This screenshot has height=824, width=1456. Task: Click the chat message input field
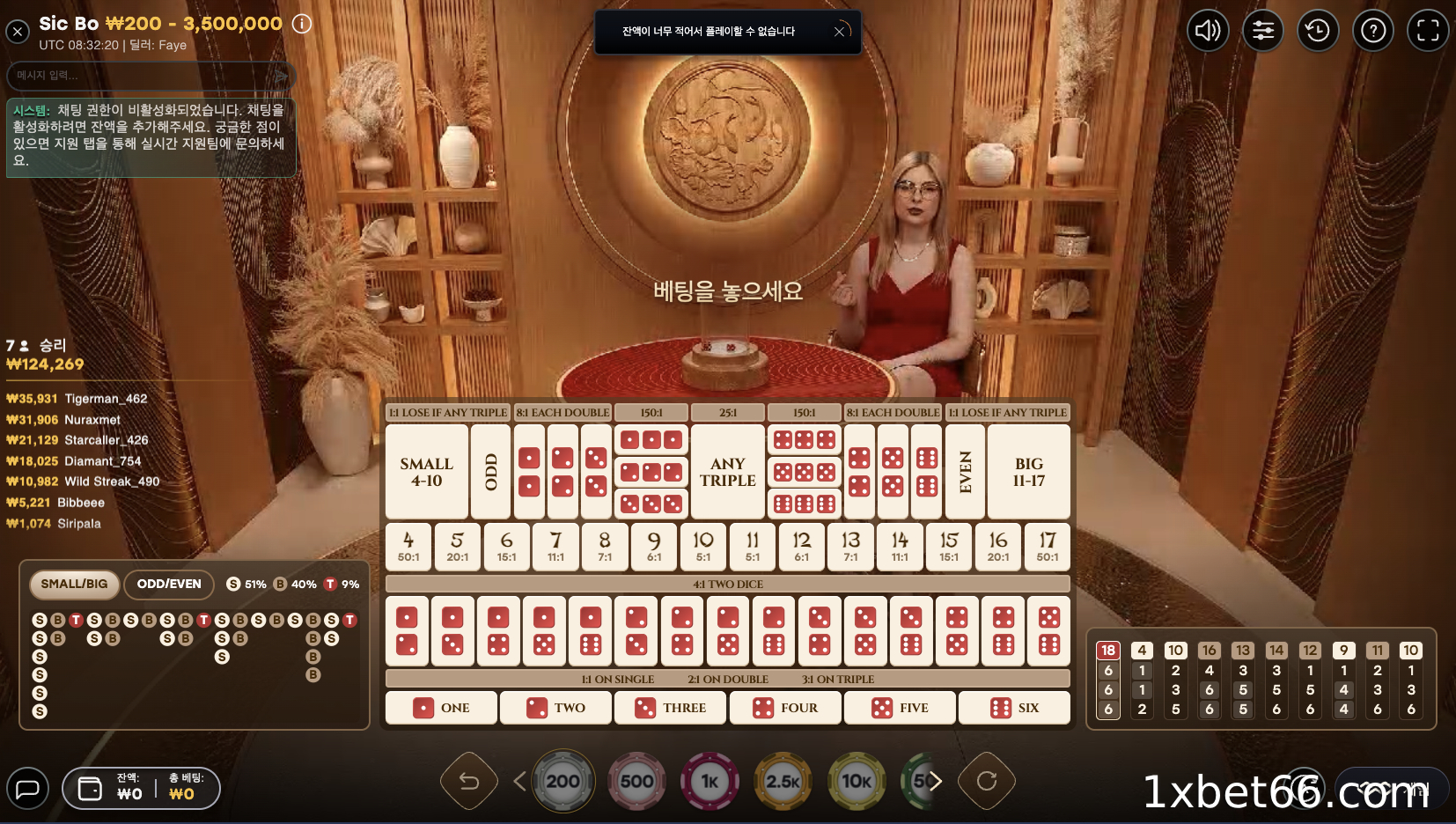click(x=141, y=76)
